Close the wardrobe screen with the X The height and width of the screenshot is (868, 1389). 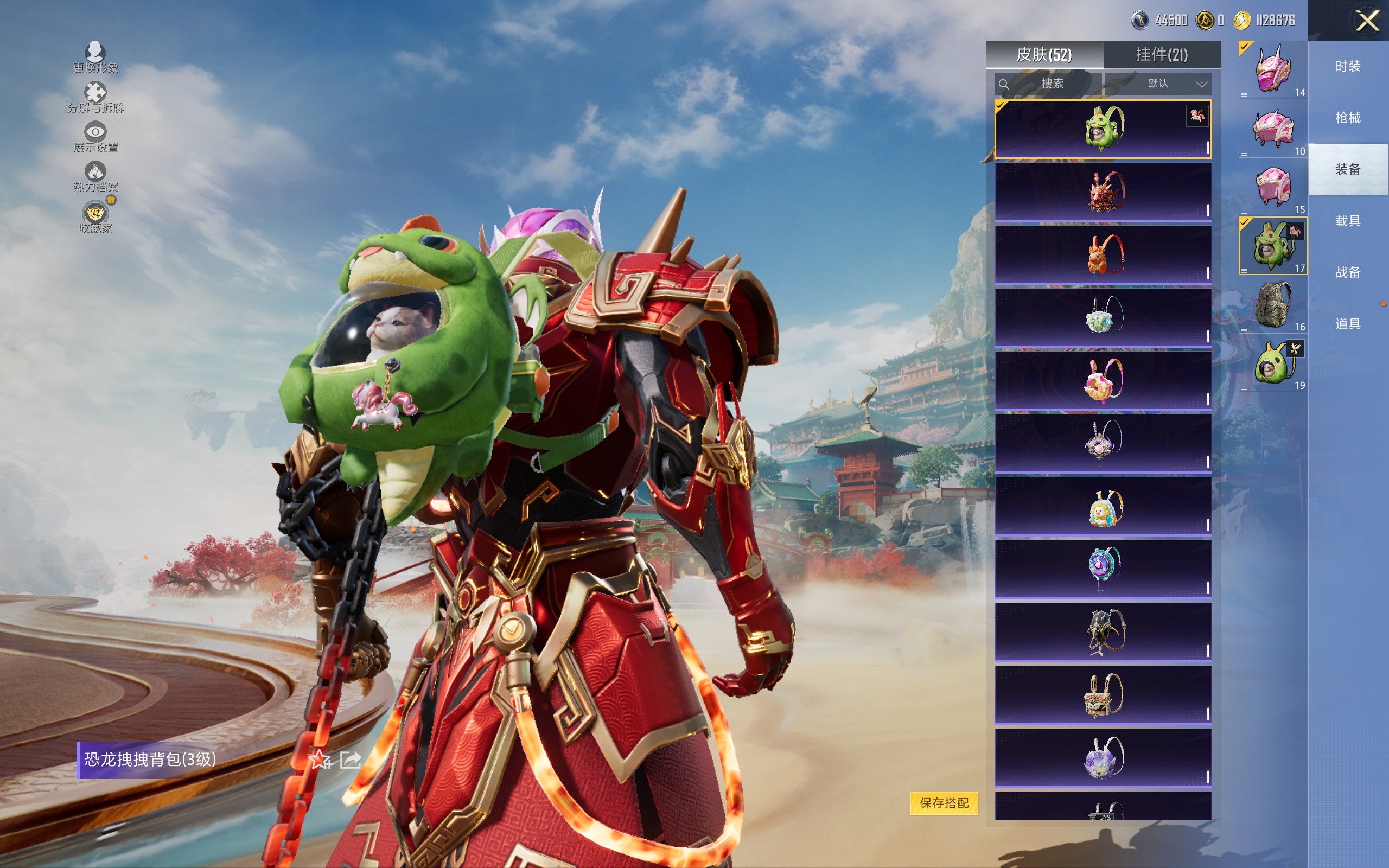coord(1367,21)
